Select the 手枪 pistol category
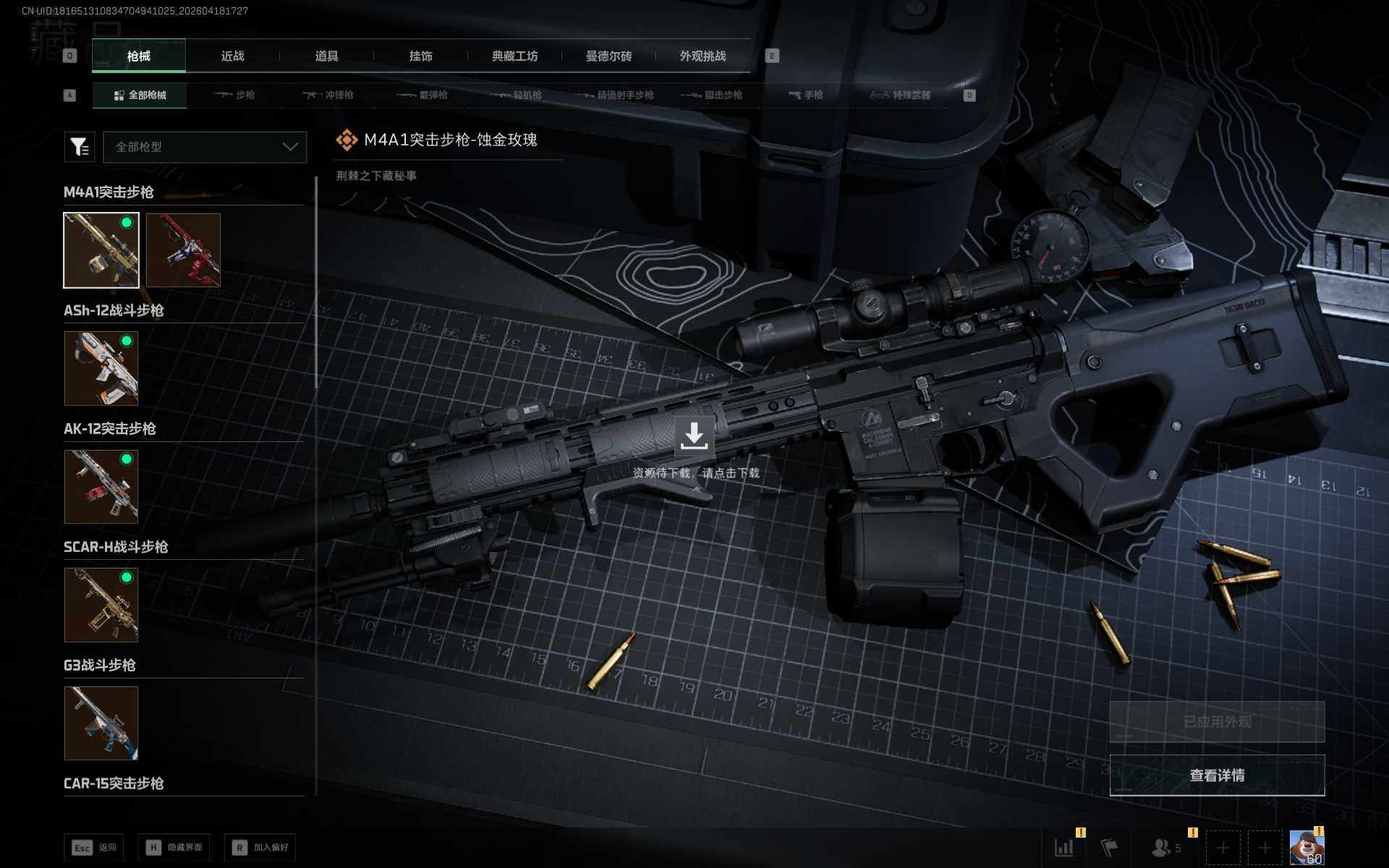This screenshot has width=1389, height=868. tap(805, 95)
